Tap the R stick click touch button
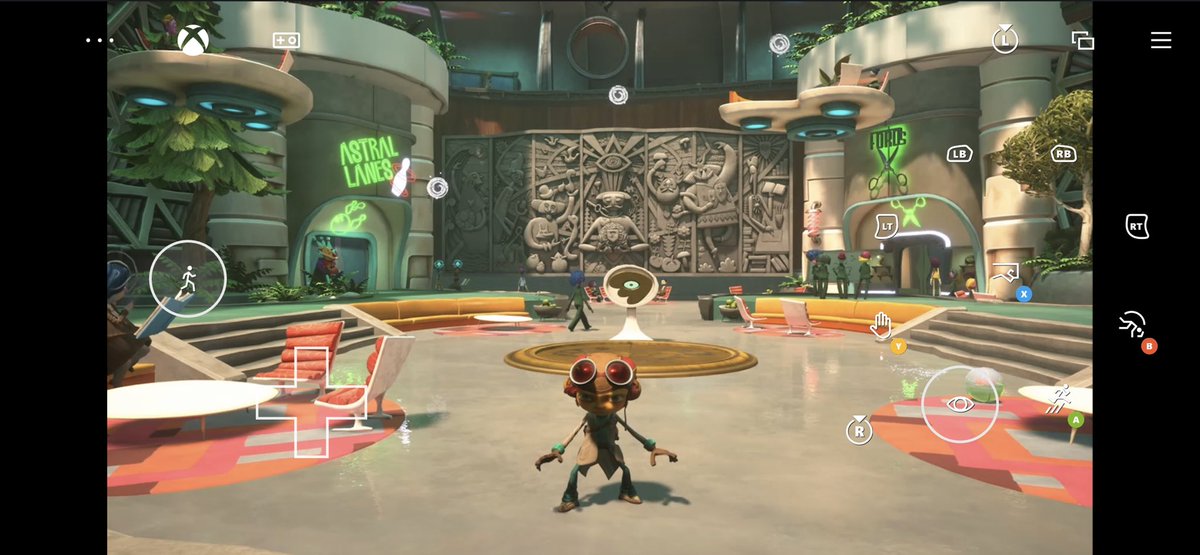This screenshot has height=555, width=1200. (x=858, y=431)
